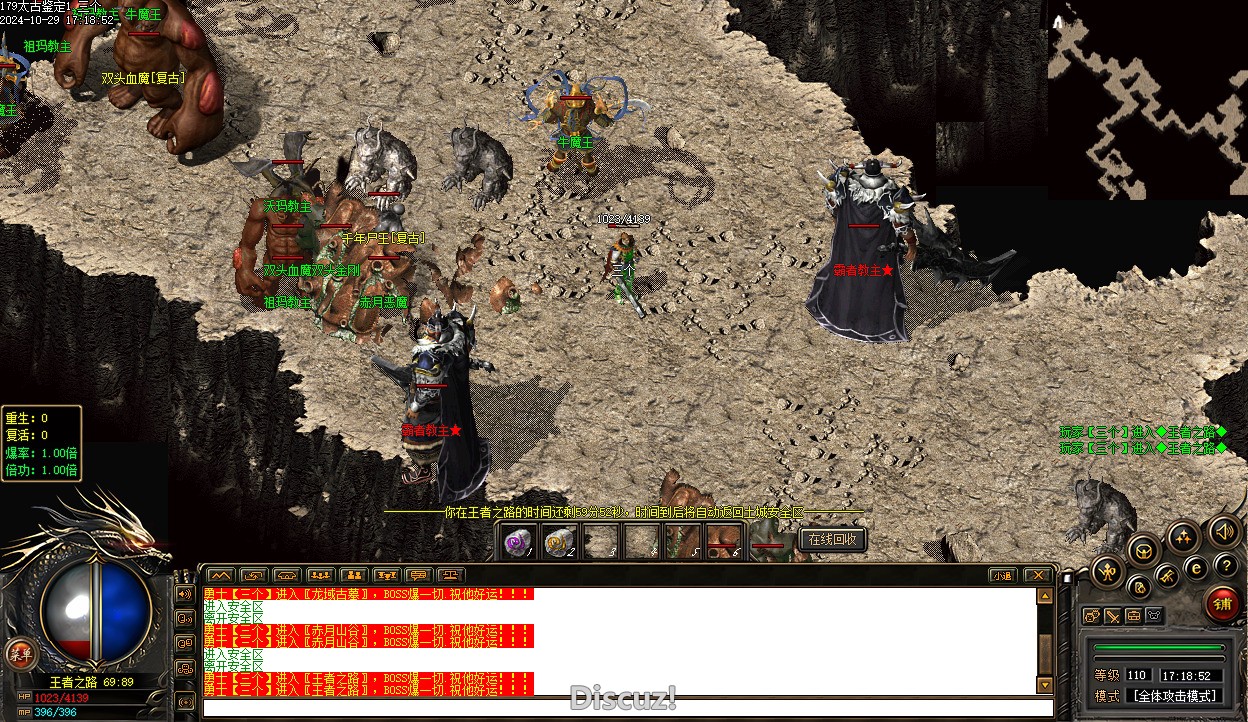Use the purple scroll in hotbar slot 1

click(x=518, y=542)
